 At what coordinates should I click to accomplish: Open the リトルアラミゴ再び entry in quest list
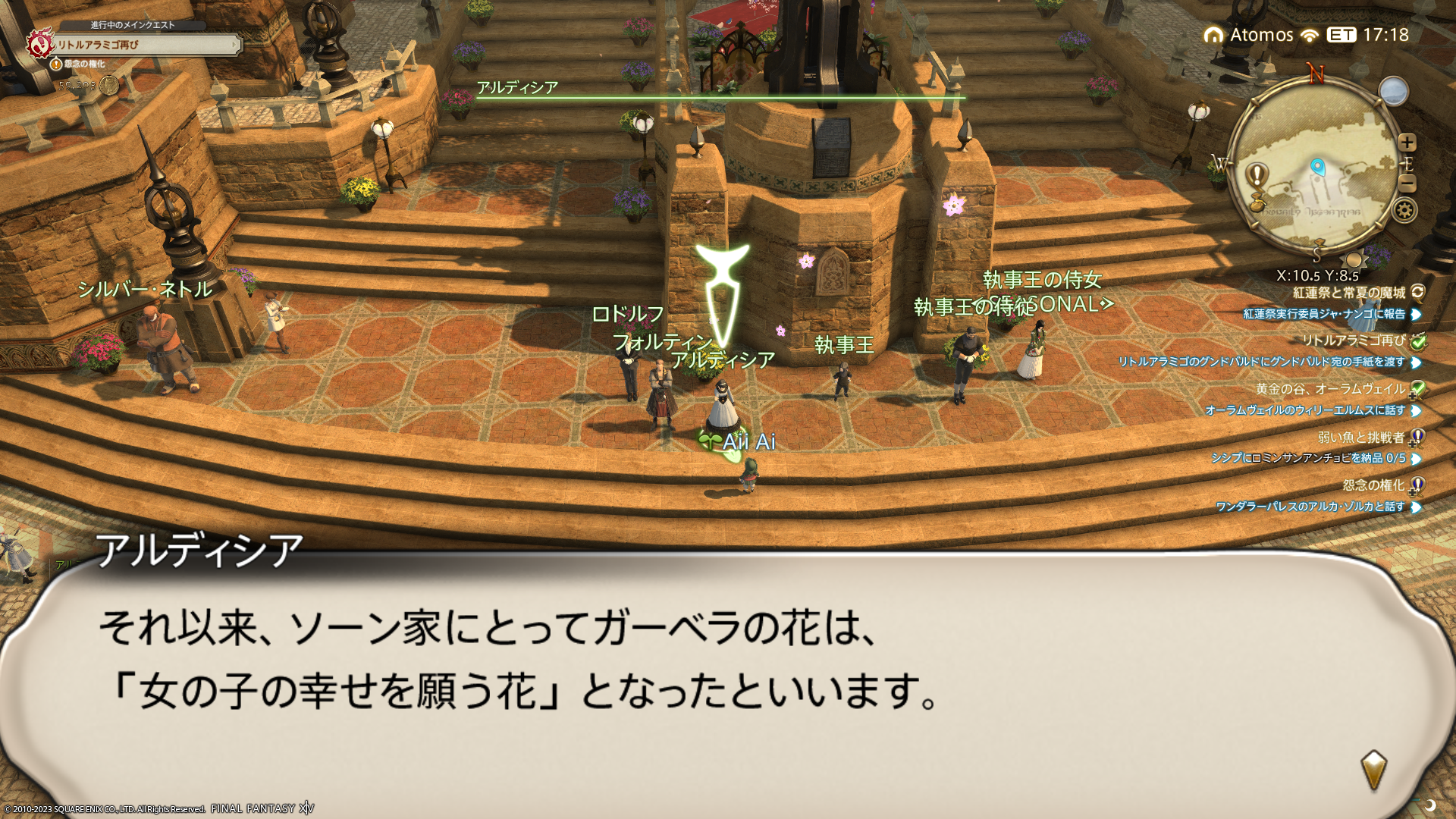click(x=1353, y=340)
